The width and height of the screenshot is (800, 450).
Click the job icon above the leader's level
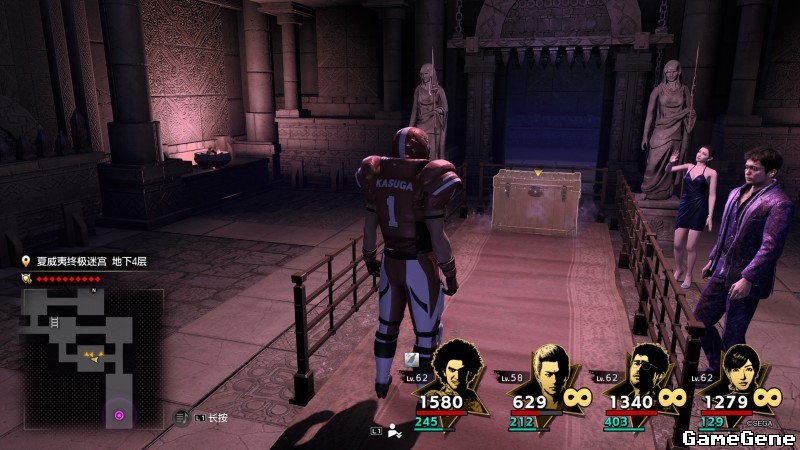[x=410, y=359]
